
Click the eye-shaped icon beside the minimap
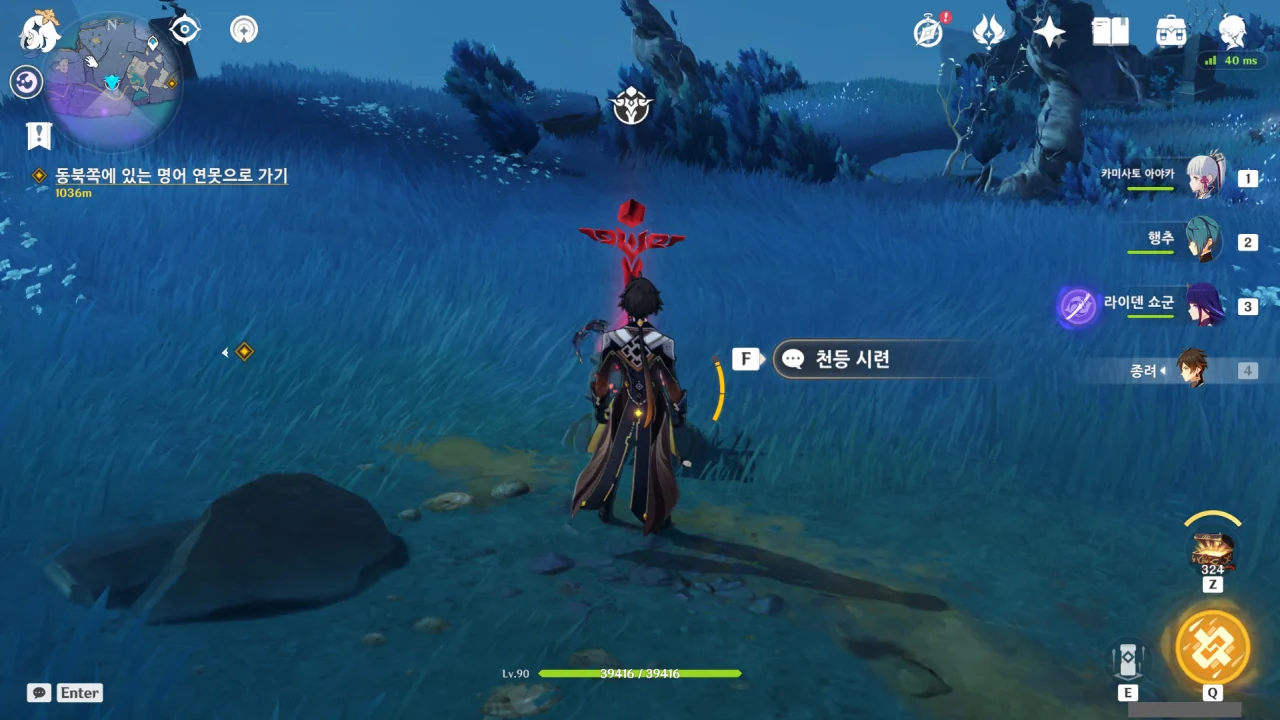coord(185,30)
